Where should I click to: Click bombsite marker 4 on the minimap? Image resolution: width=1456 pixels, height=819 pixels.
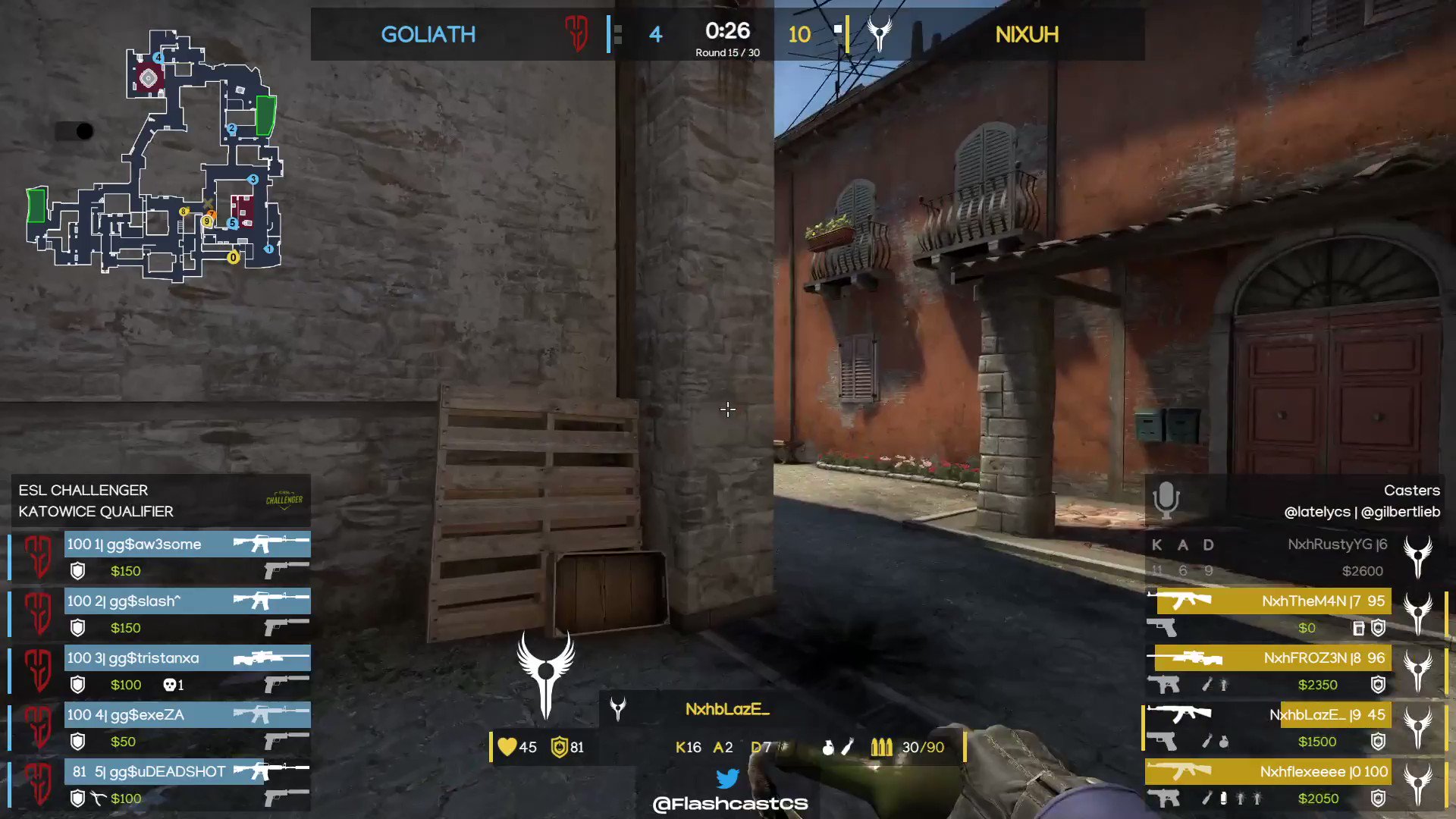158,57
